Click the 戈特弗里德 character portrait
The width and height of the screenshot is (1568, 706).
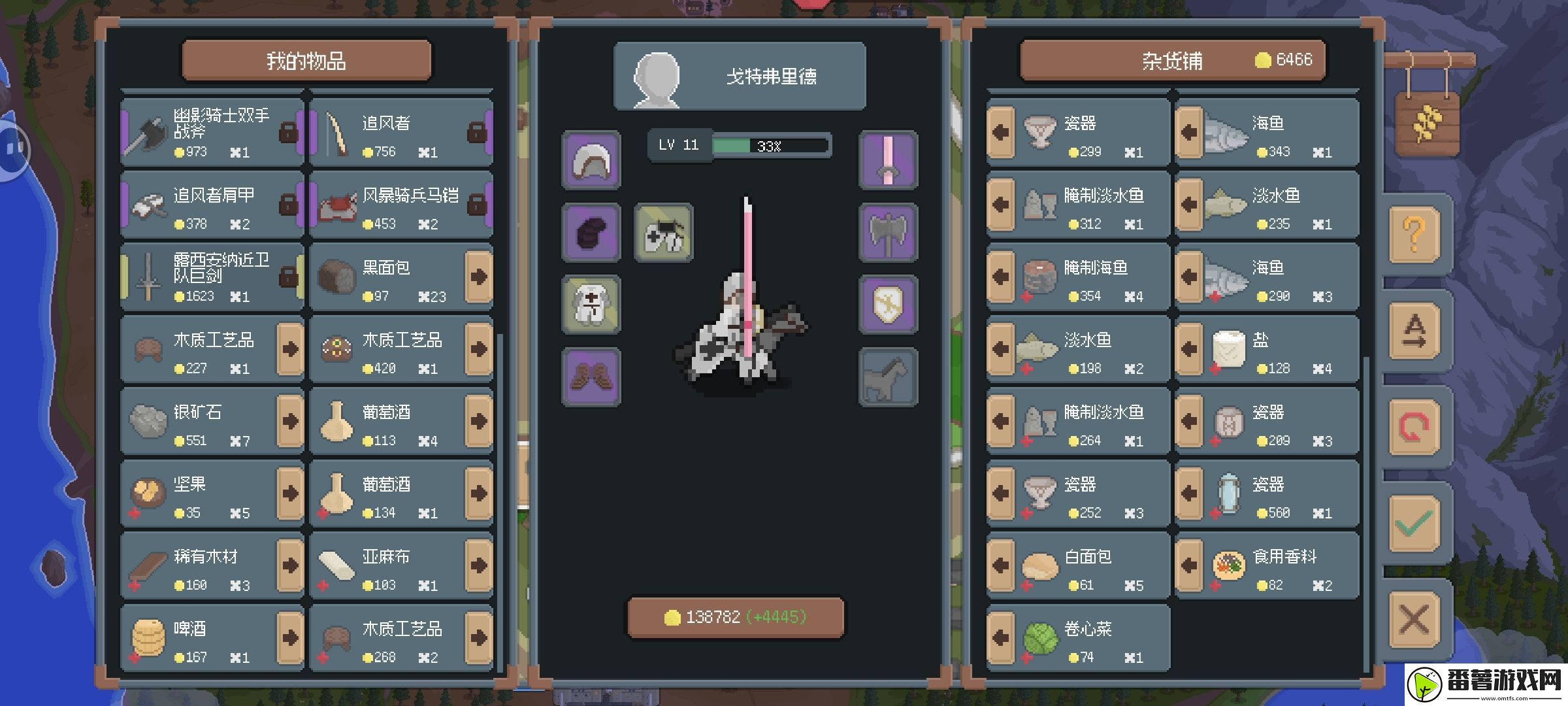pos(657,78)
